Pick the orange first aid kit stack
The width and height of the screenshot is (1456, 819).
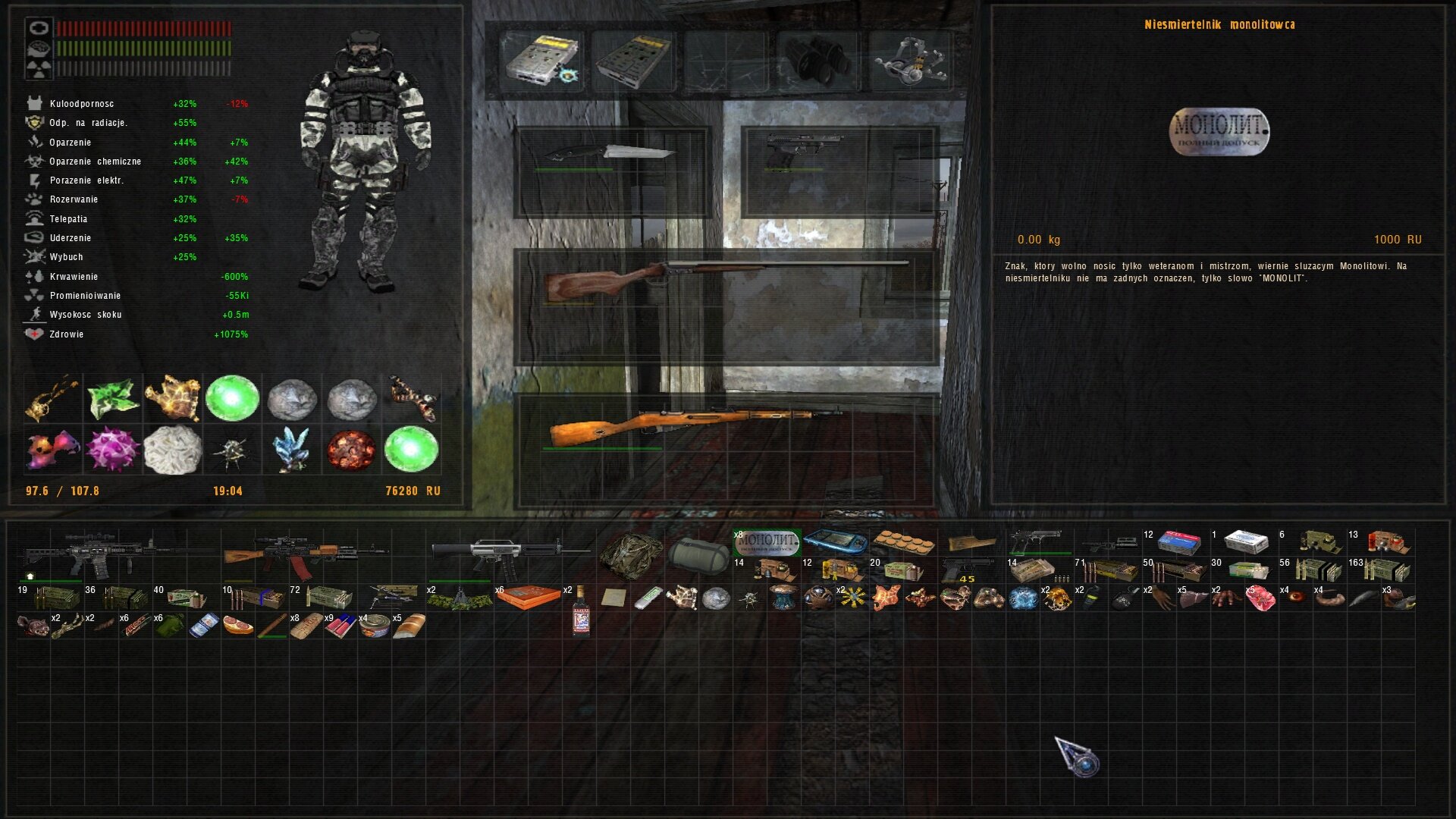coord(529,598)
